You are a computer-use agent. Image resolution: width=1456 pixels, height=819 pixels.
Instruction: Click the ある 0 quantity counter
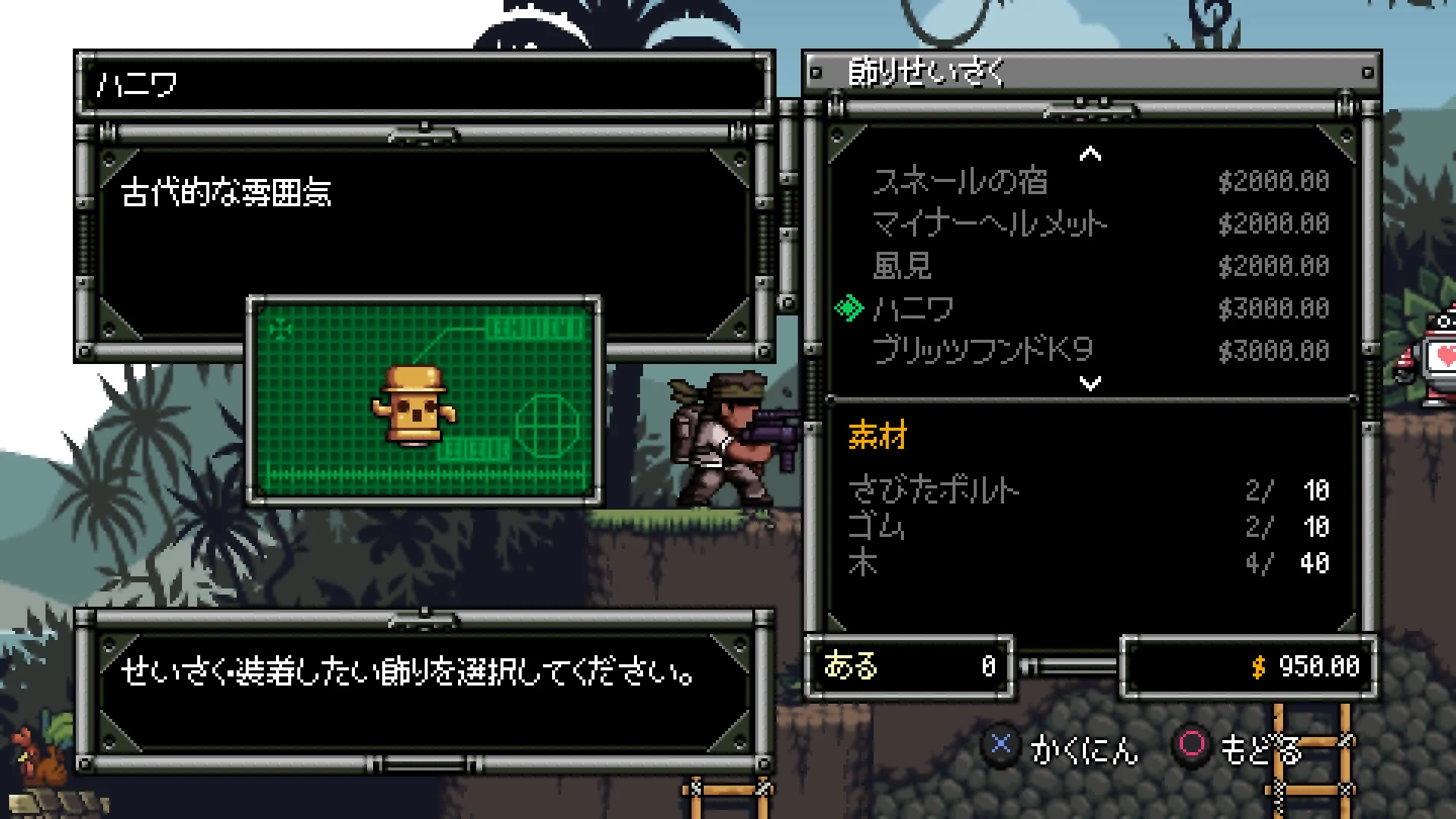click(x=910, y=668)
